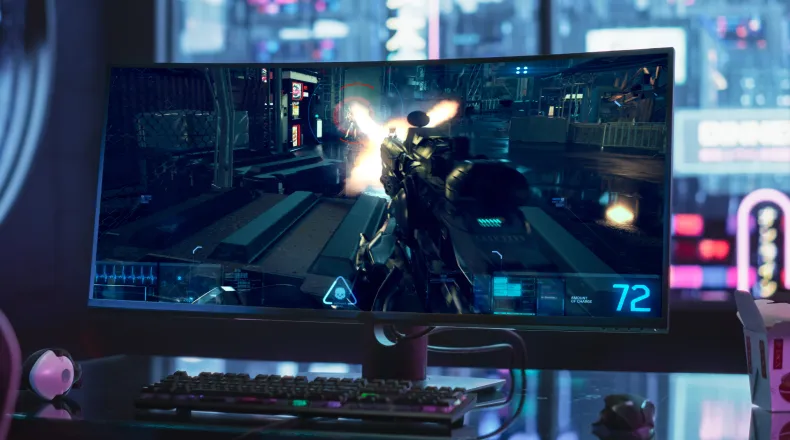Click the heartbeat monitor panel
The height and width of the screenshot is (440, 790).
pyautogui.click(x=127, y=276)
